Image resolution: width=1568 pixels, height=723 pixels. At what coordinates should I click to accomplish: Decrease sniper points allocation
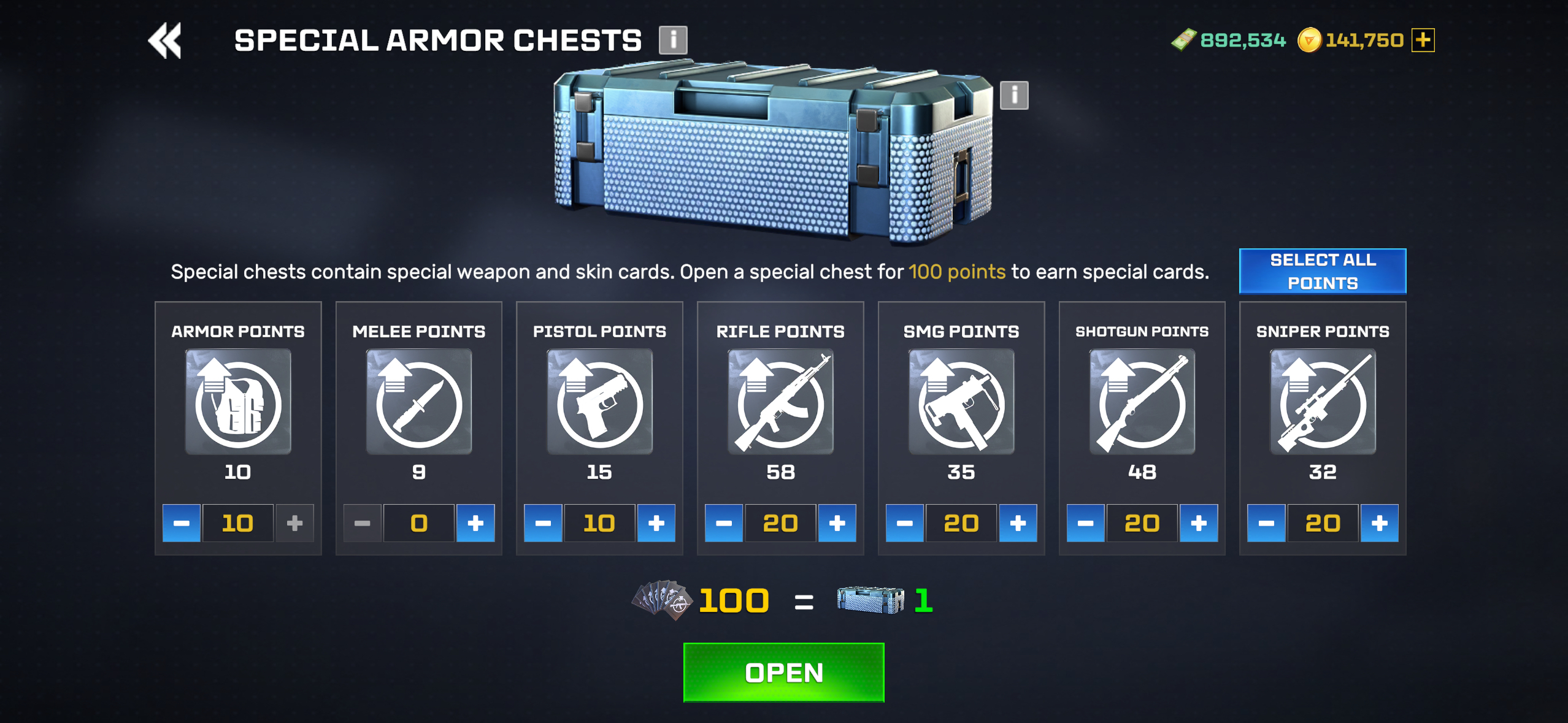click(1266, 523)
